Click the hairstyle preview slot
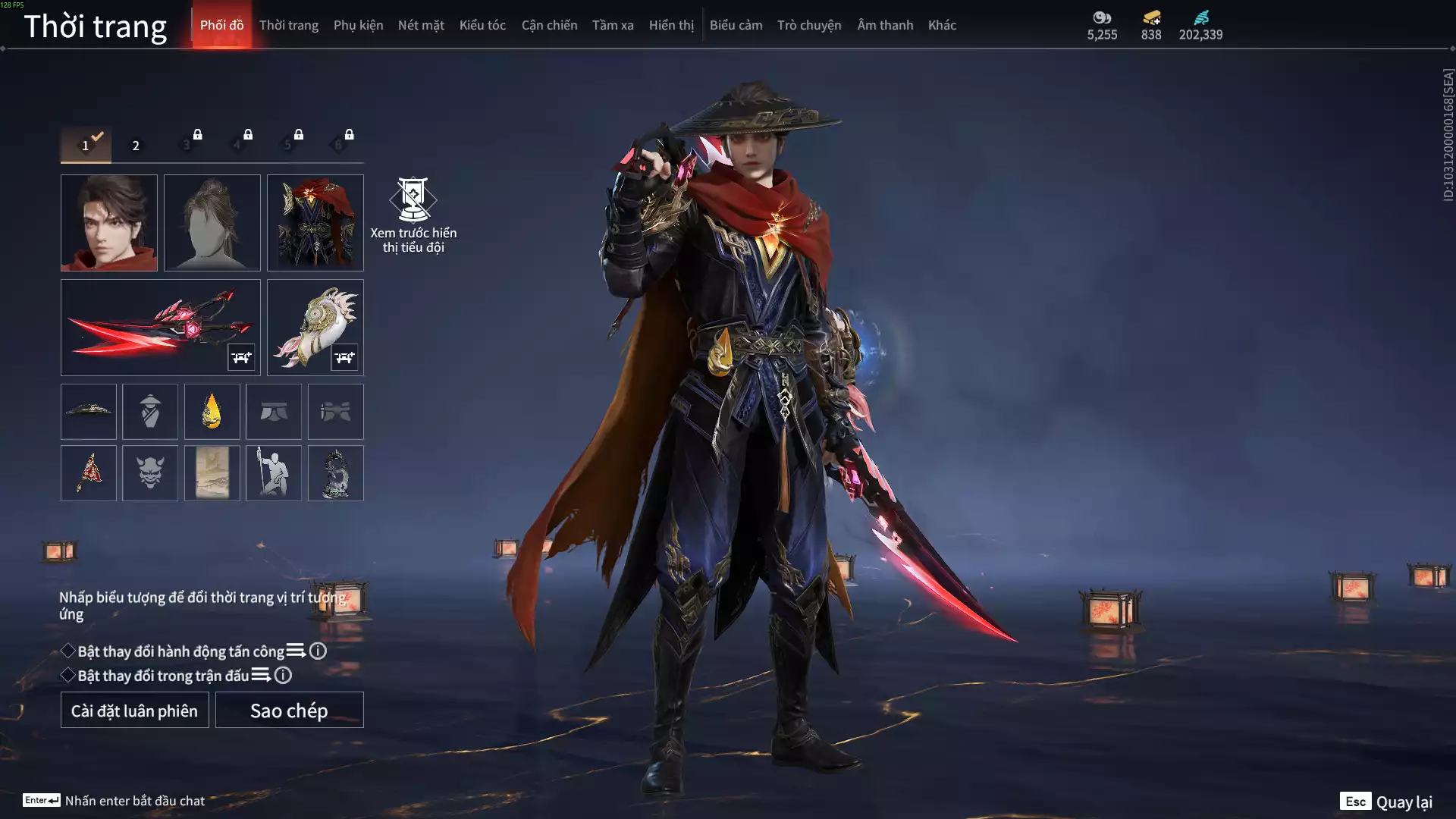Viewport: 1456px width, 819px height. 212,223
